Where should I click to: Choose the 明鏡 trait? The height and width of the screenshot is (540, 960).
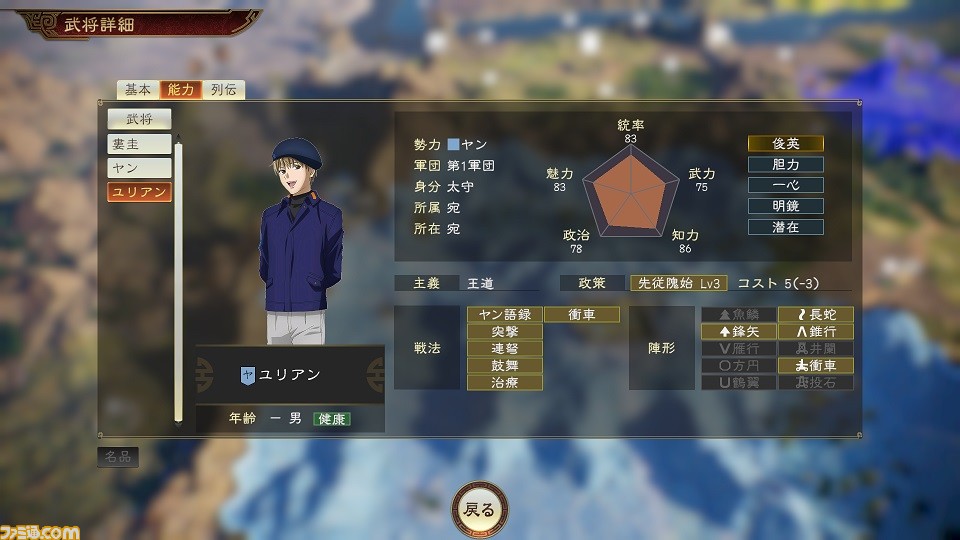785,206
